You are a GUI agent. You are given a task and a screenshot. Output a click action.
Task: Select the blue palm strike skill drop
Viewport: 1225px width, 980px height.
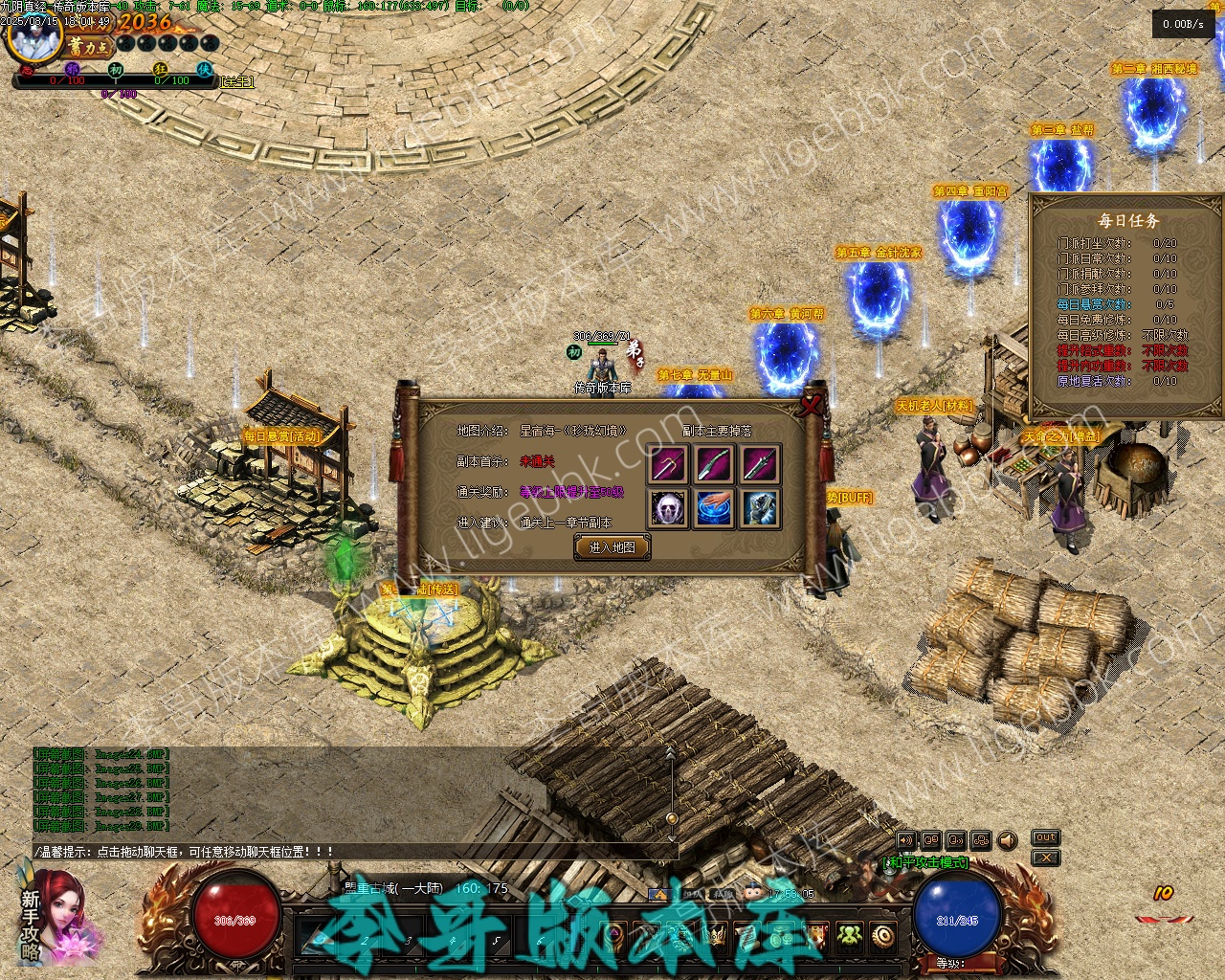(x=715, y=508)
